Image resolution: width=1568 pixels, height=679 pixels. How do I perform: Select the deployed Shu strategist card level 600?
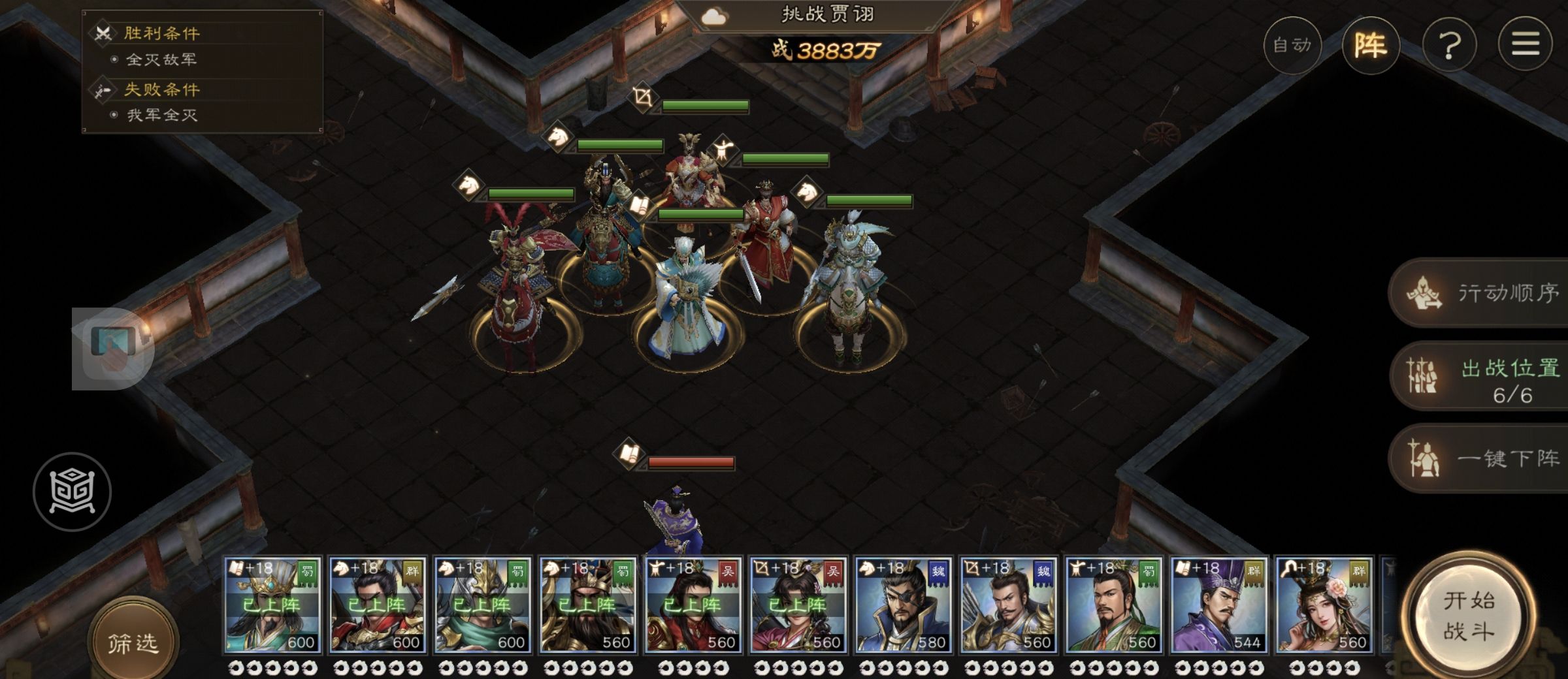[x=272, y=605]
